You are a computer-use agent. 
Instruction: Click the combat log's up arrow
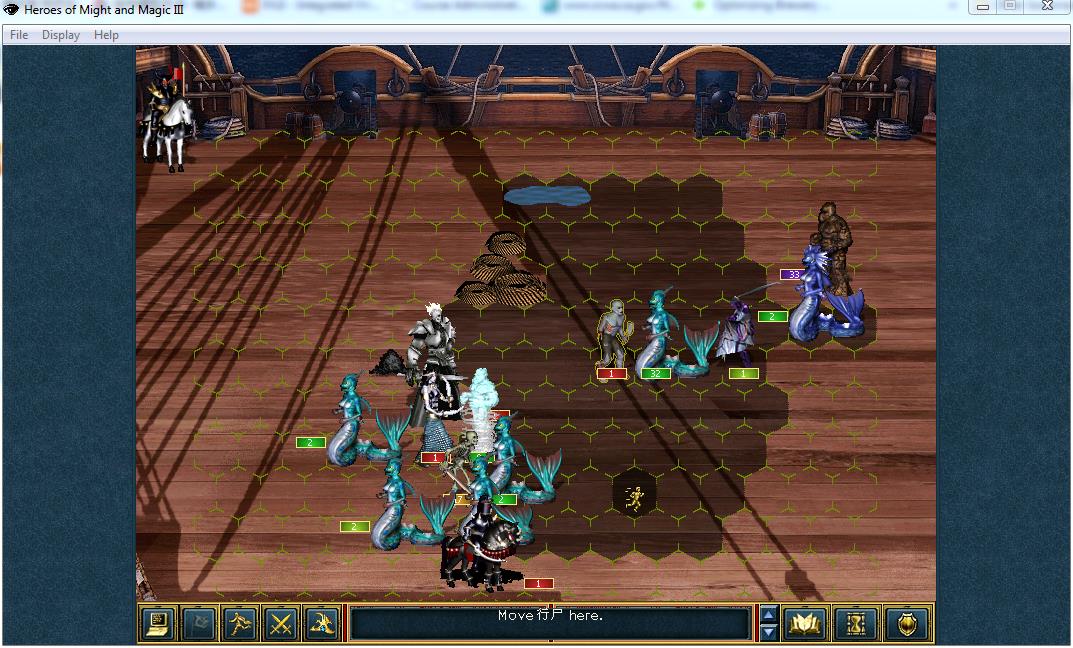tap(768, 615)
